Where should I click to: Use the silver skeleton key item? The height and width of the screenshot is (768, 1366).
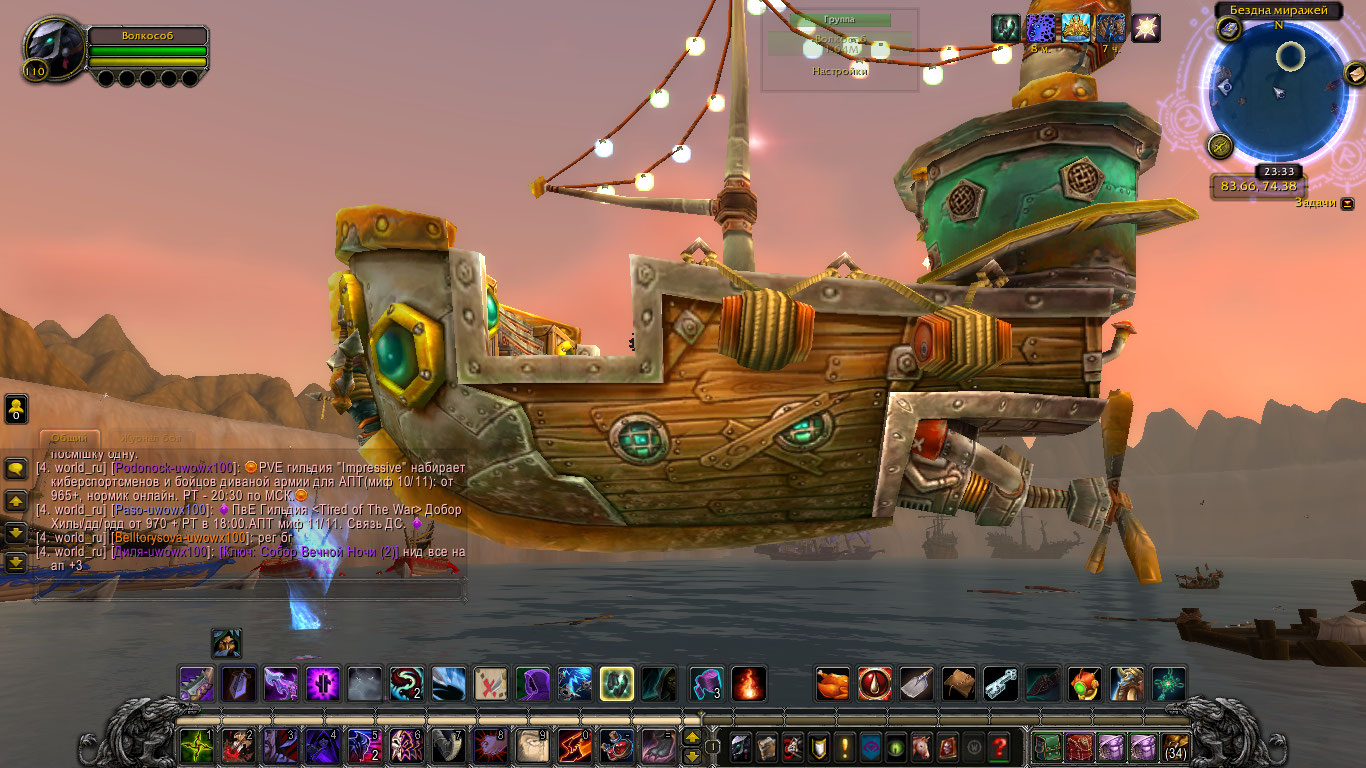(x=1000, y=684)
